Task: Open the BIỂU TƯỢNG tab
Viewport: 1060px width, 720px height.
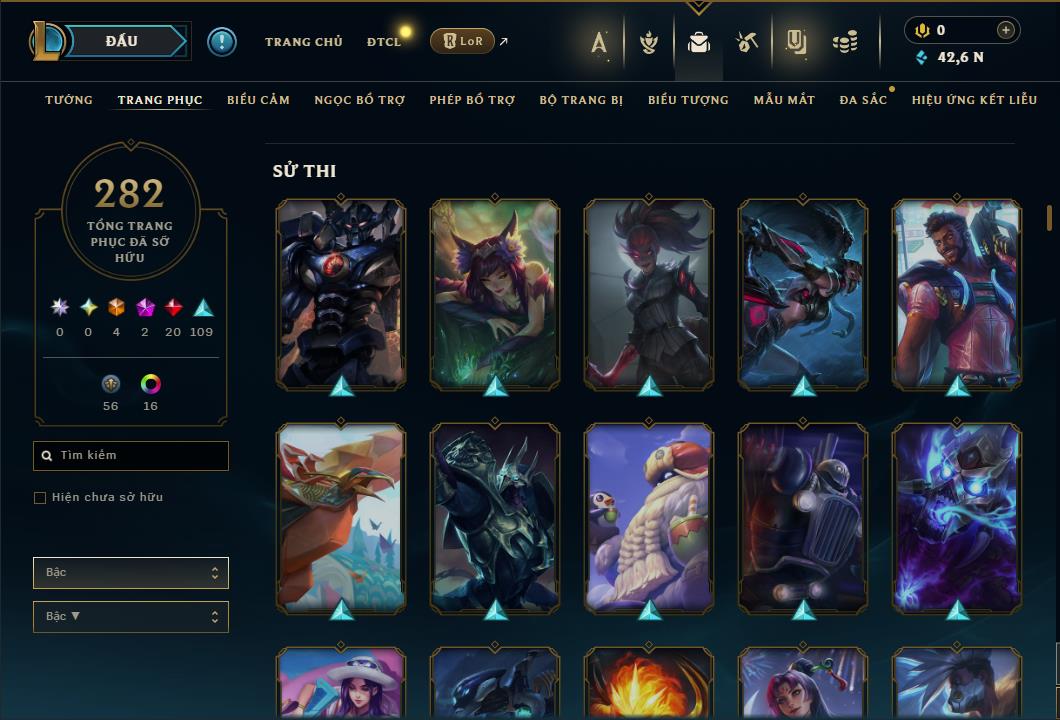Action: click(688, 100)
